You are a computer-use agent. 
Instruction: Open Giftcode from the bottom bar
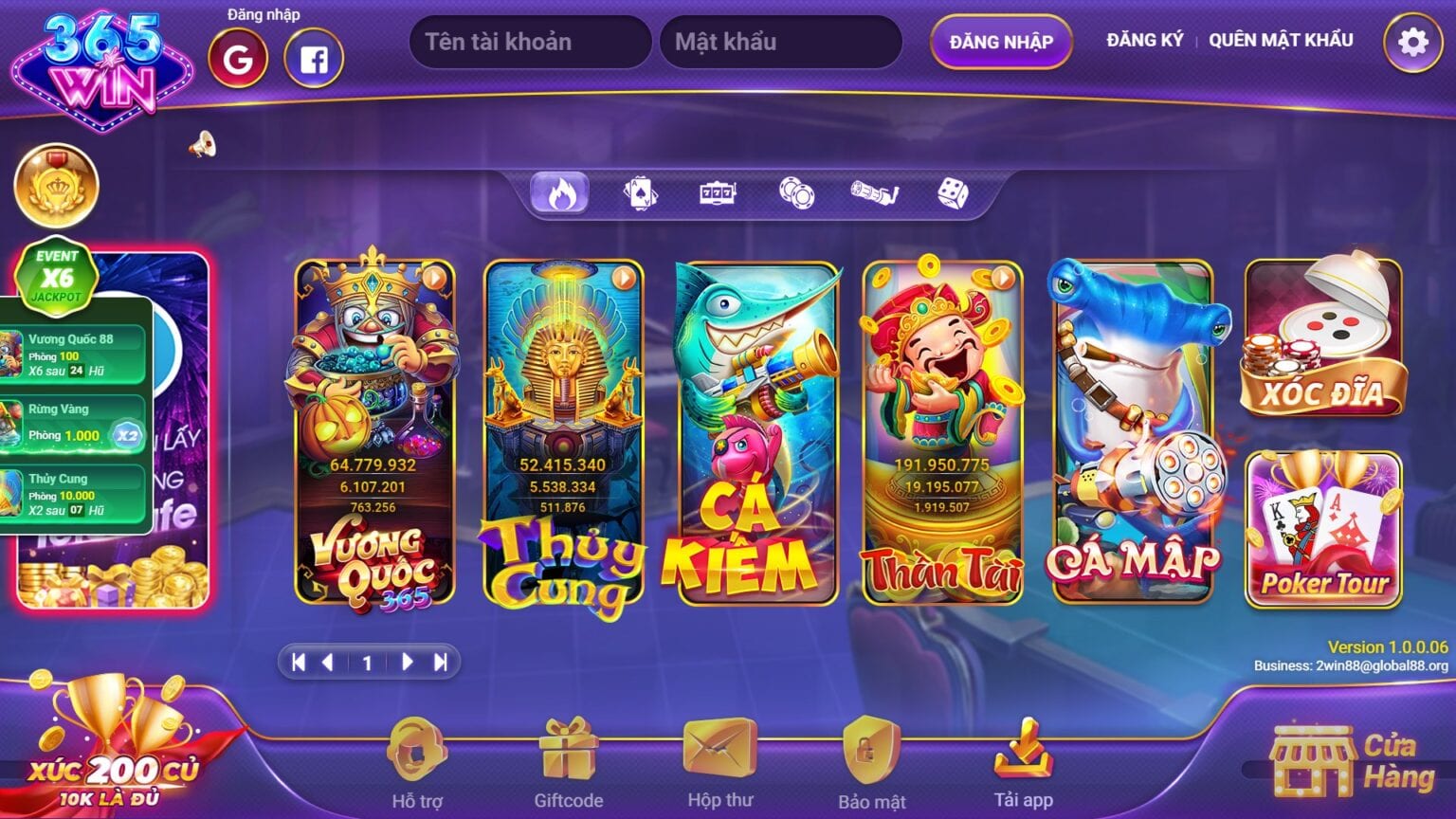566,758
